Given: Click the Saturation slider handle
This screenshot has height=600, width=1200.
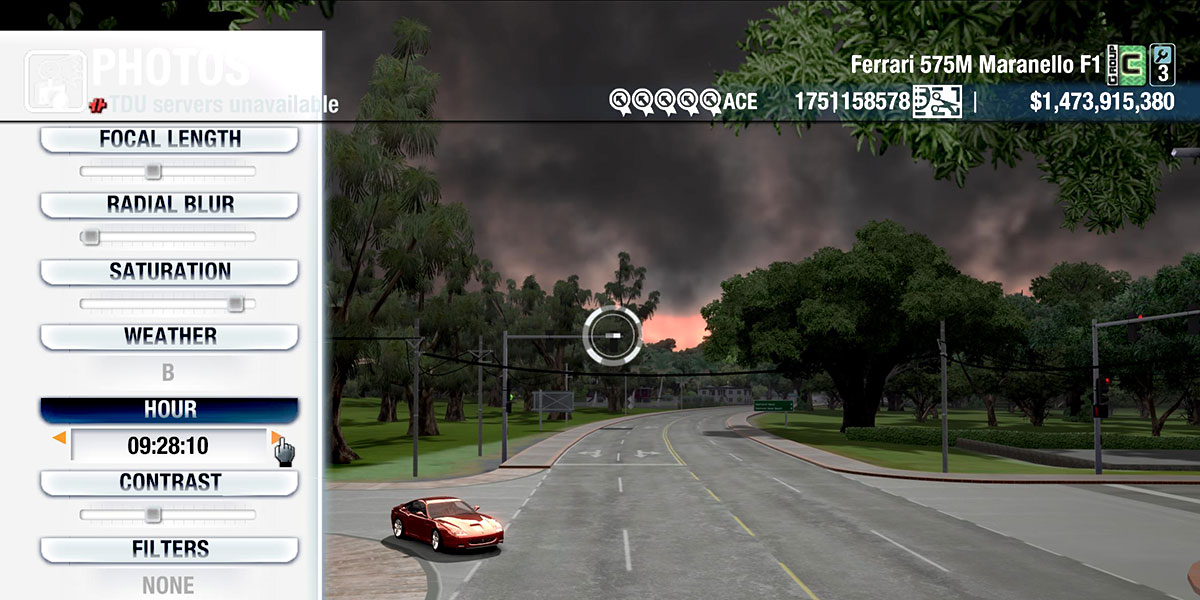Looking at the screenshot, I should point(235,303).
